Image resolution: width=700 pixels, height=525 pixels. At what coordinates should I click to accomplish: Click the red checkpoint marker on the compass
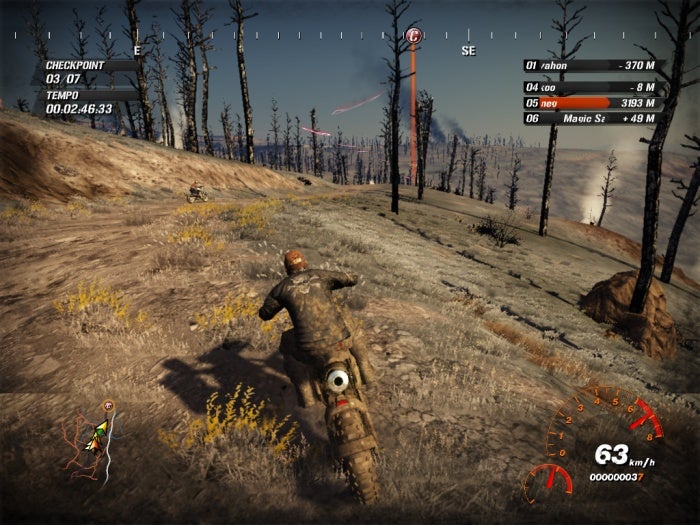click(x=414, y=36)
